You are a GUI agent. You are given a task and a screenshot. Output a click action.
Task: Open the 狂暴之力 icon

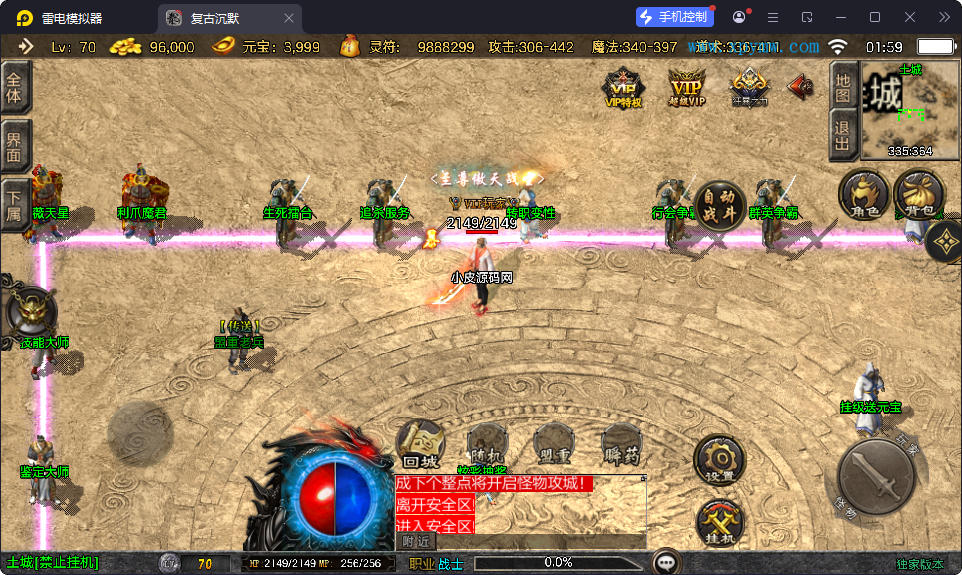749,87
